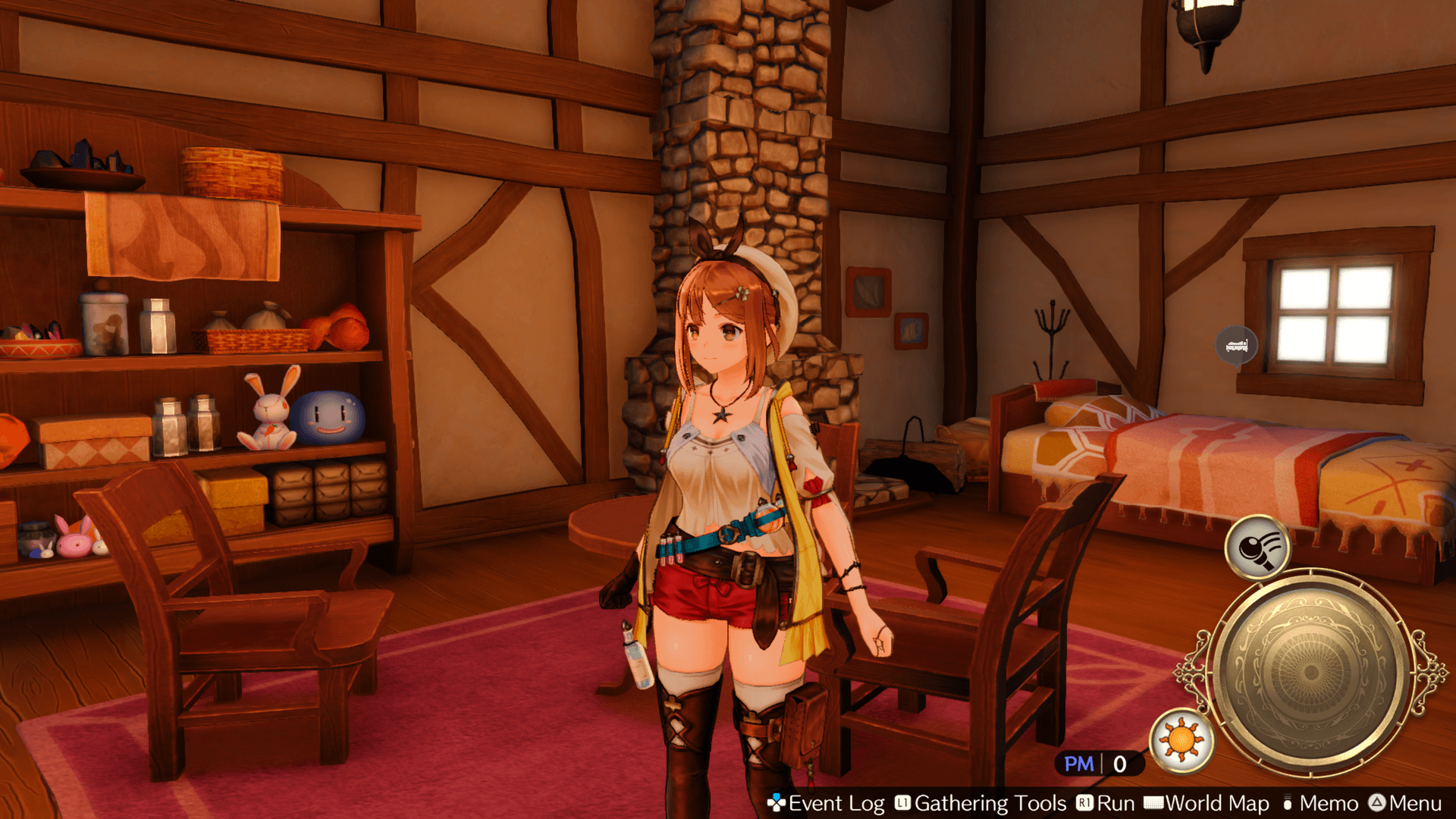Click the round golden compass minimap
The width and height of the screenshot is (1456, 819).
(1310, 672)
